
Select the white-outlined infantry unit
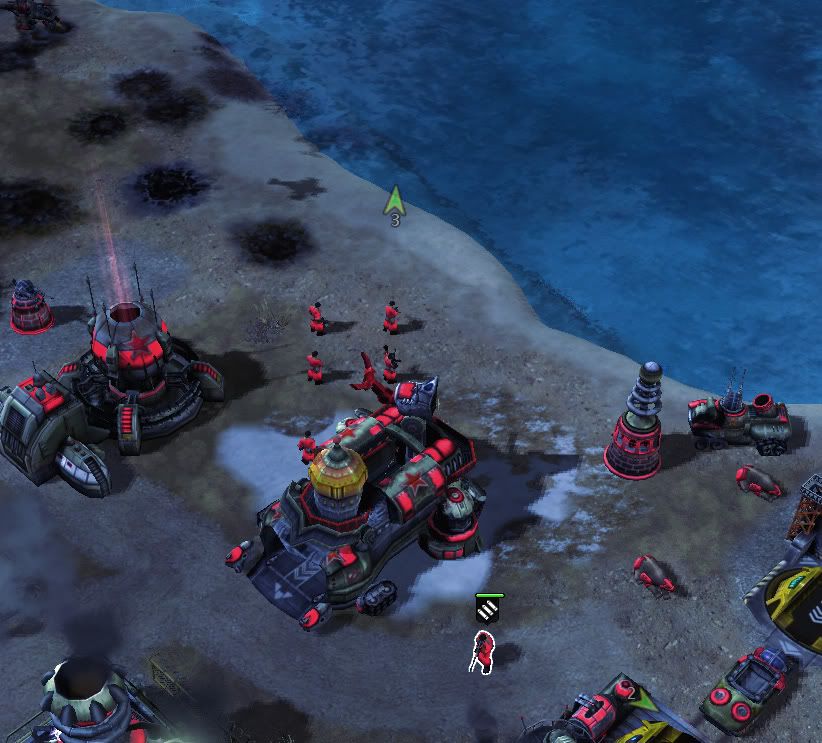pos(484,651)
